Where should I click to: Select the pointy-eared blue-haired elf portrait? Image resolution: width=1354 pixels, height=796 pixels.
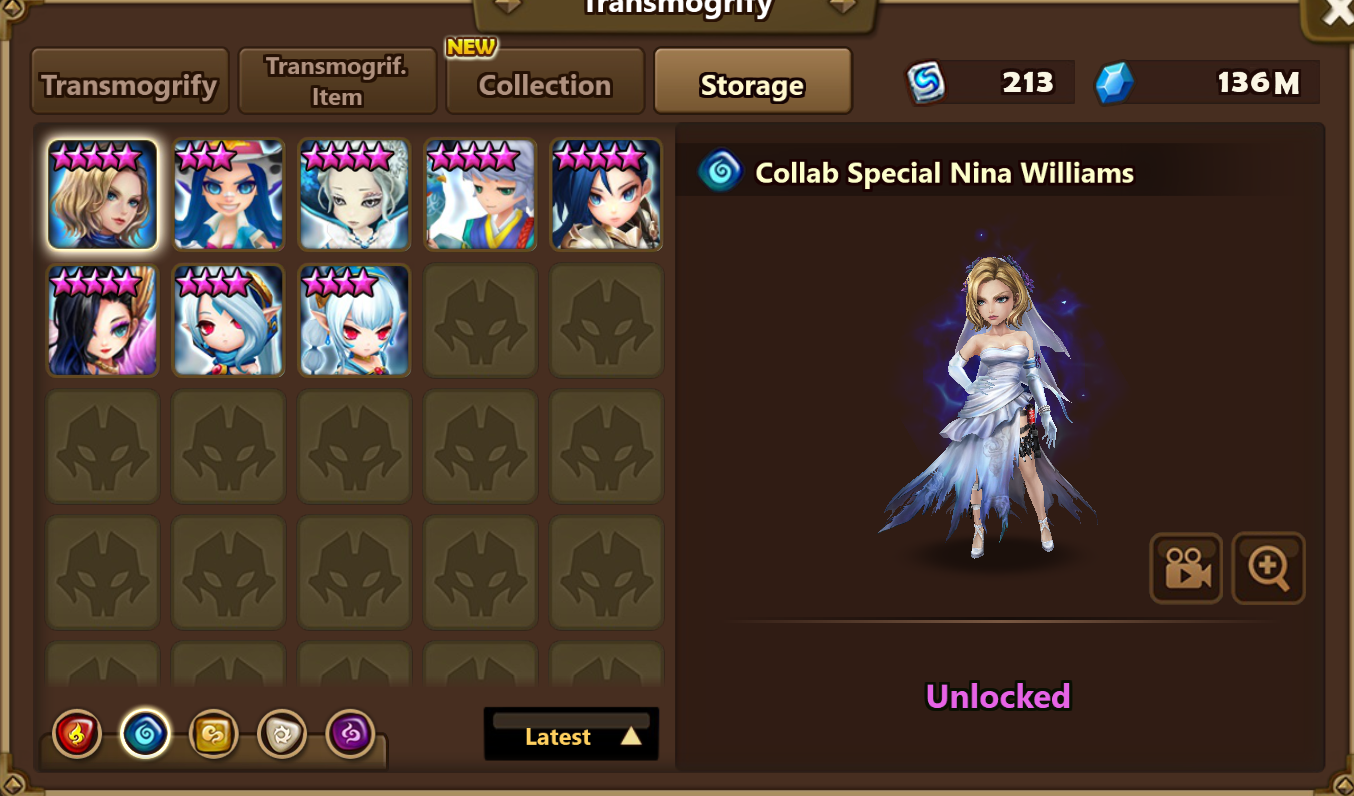(x=355, y=320)
